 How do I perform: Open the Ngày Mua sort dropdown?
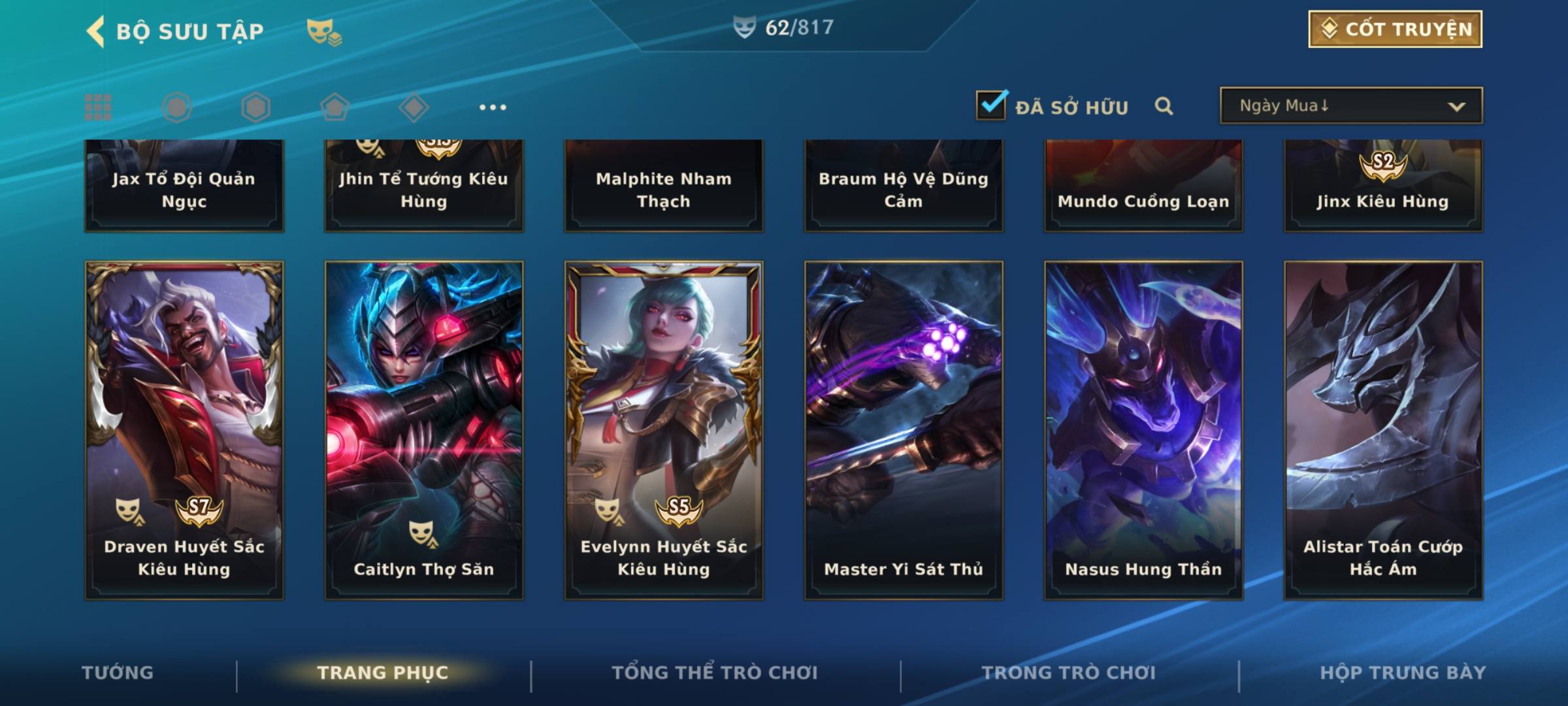(1350, 106)
